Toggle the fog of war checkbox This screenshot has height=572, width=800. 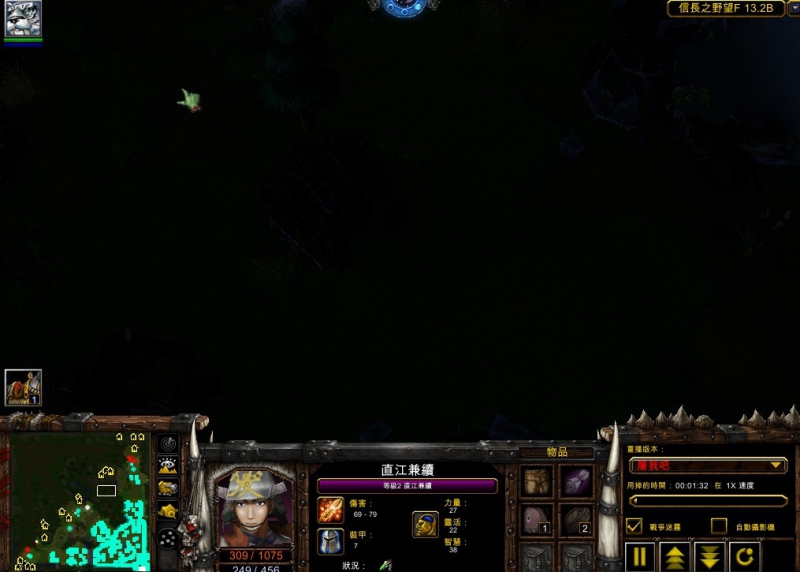(634, 525)
